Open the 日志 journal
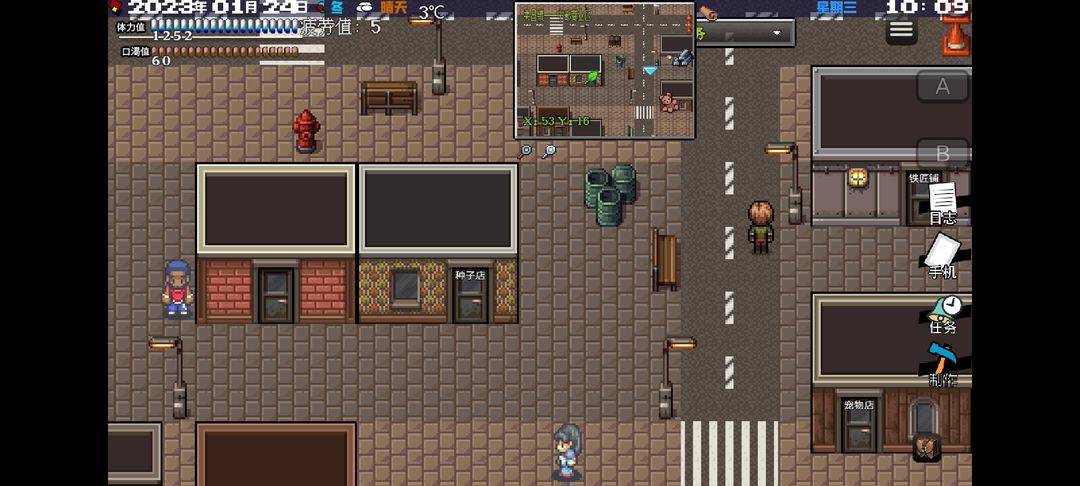The height and width of the screenshot is (486, 1080). pyautogui.click(x=943, y=202)
